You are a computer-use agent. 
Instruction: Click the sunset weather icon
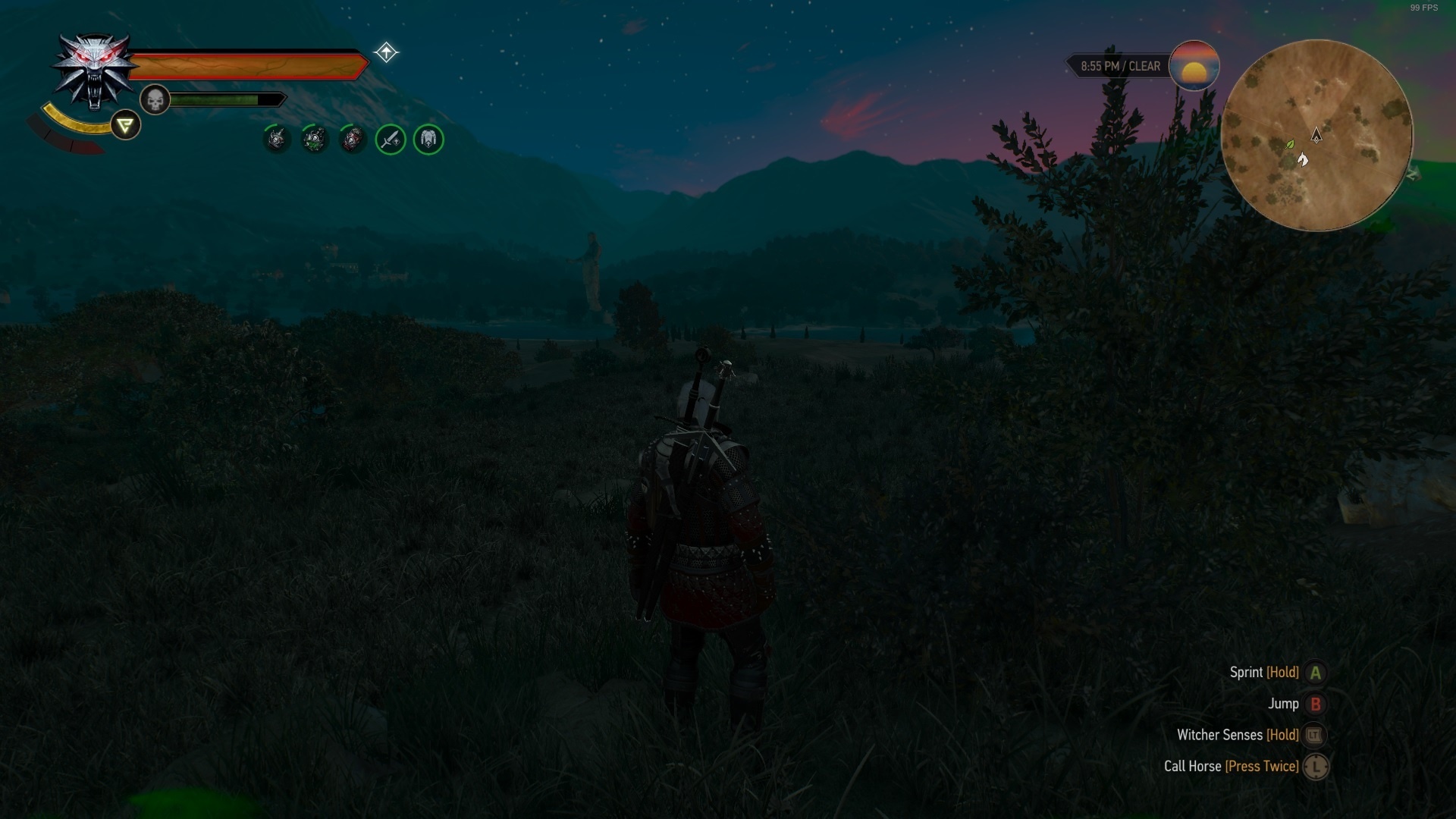1194,66
